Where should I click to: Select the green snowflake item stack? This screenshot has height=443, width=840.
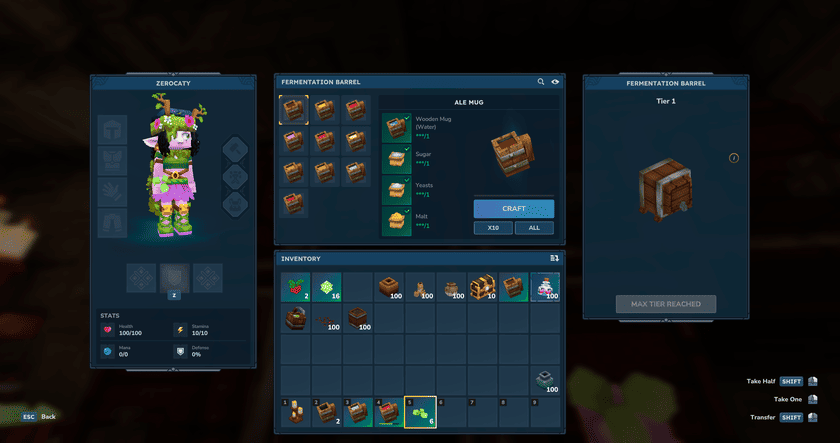(x=326, y=287)
